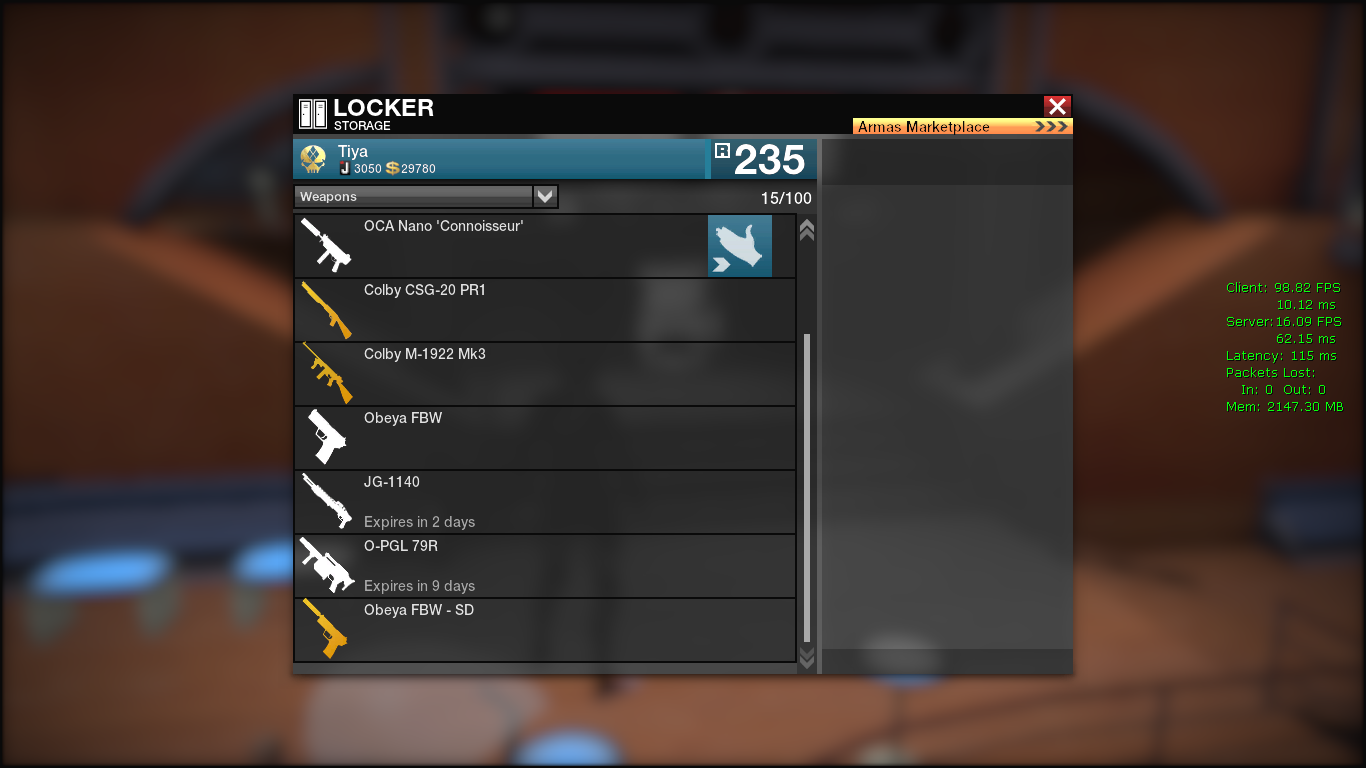Screen dimensions: 1366x768
Task: Close the Locker Storage window
Action: point(1057,106)
